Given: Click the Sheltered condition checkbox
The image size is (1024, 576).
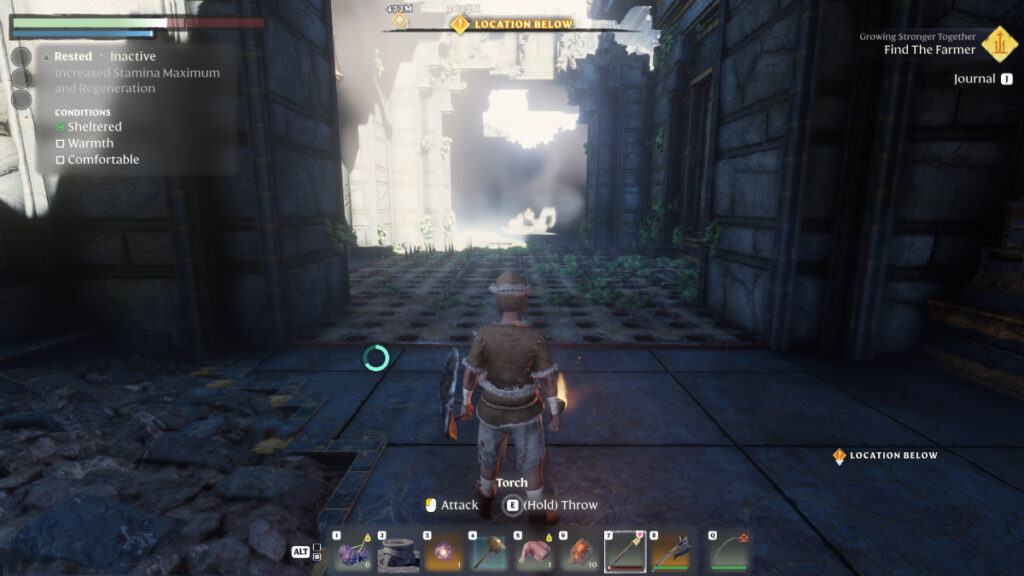Looking at the screenshot, I should coord(60,127).
